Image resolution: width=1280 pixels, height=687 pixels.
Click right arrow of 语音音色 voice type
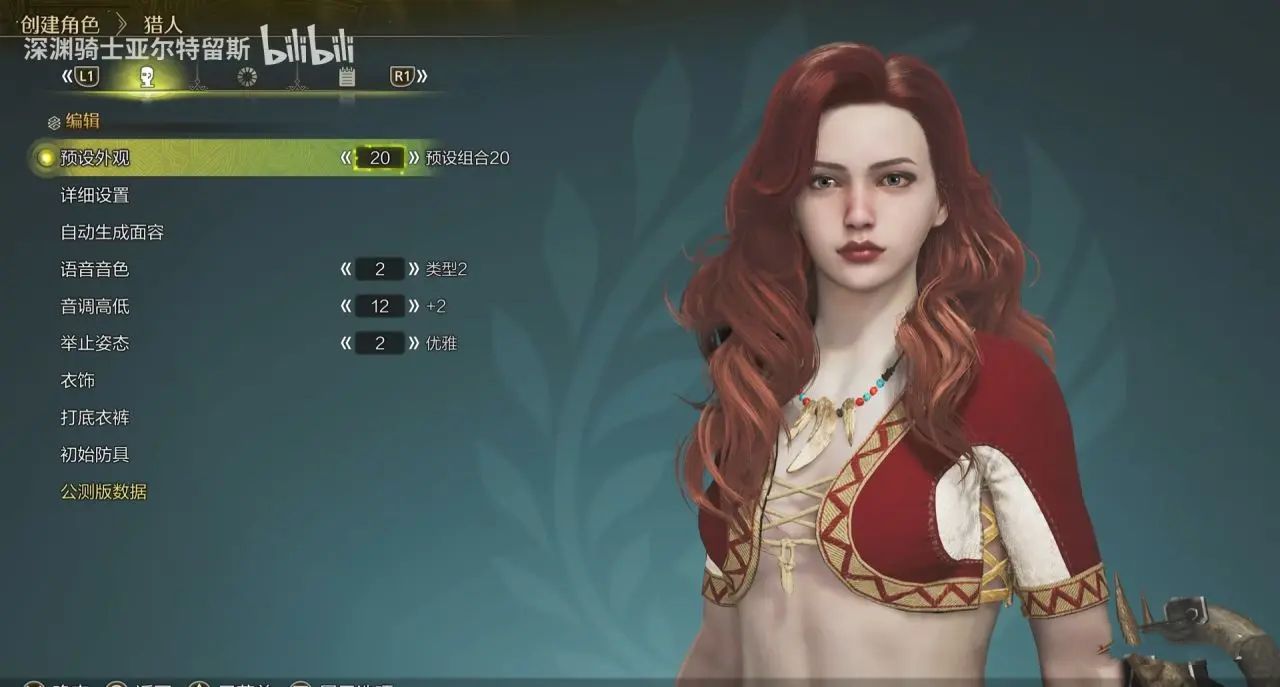(x=413, y=269)
